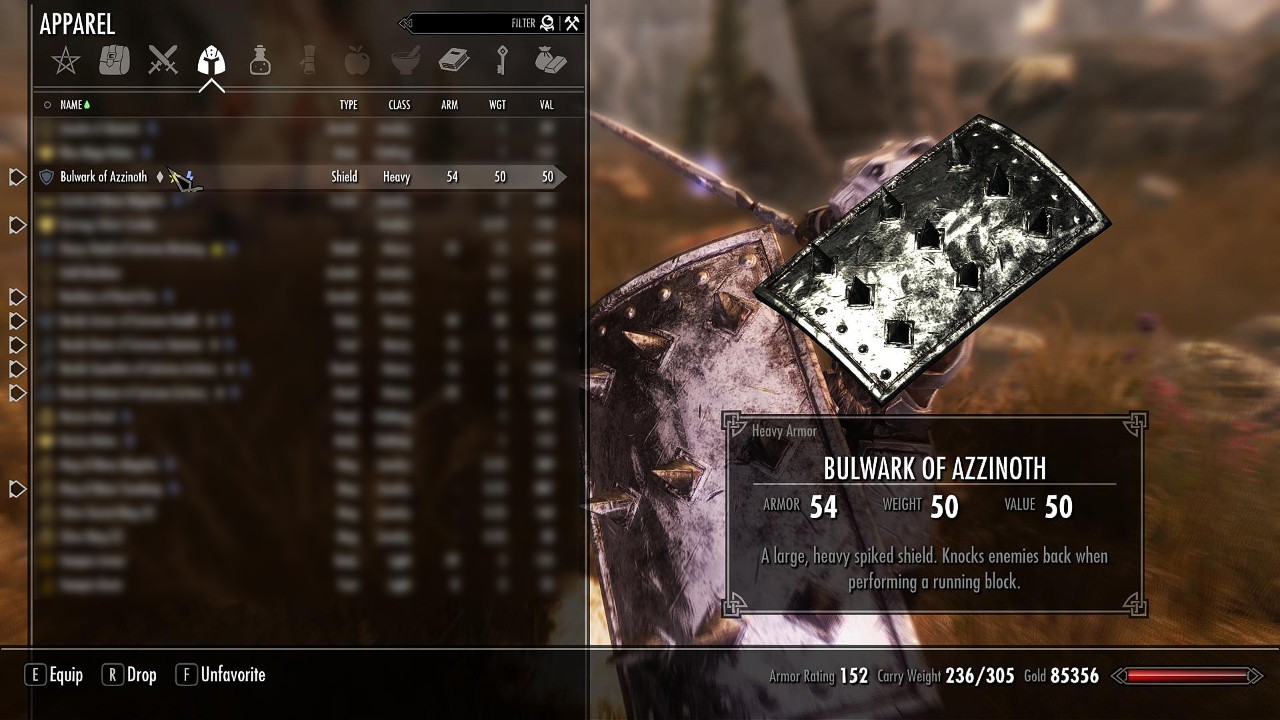Sort the list by Class column
This screenshot has height=720, width=1280.
399,105
